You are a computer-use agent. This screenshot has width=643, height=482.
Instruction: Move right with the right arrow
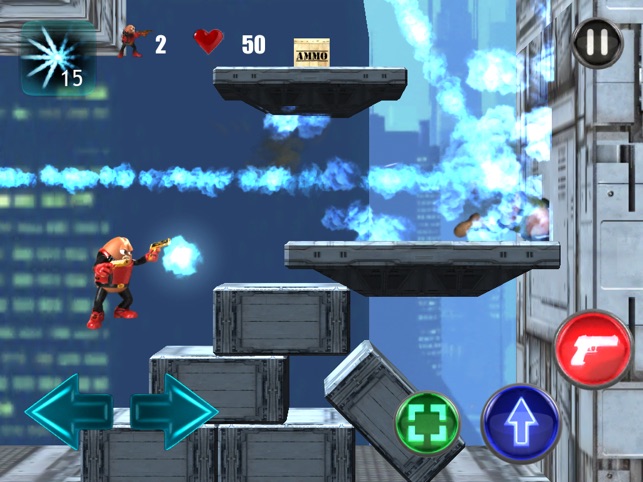[x=172, y=411]
